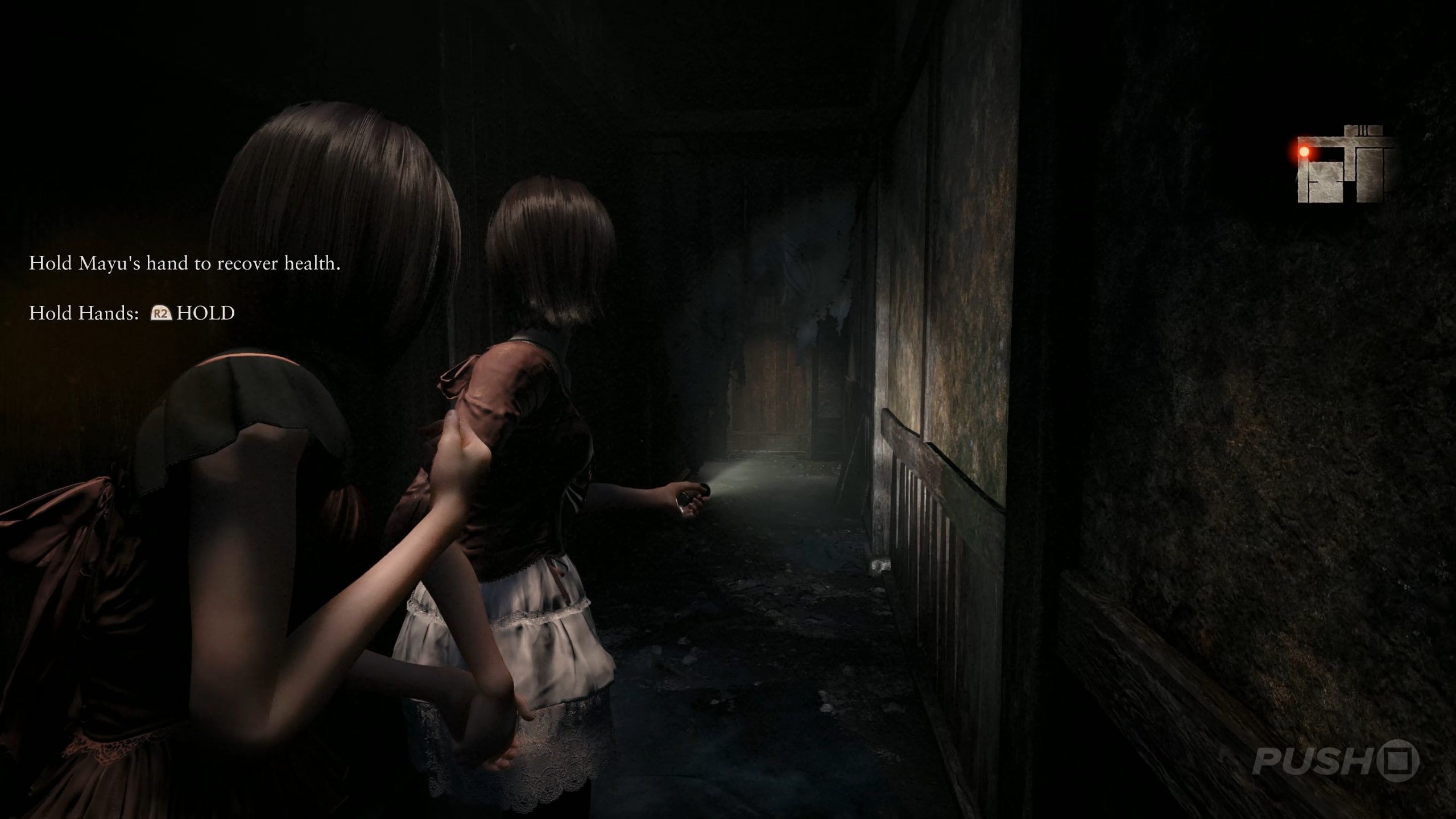Select the red player marker on the mini-map

(x=1304, y=152)
